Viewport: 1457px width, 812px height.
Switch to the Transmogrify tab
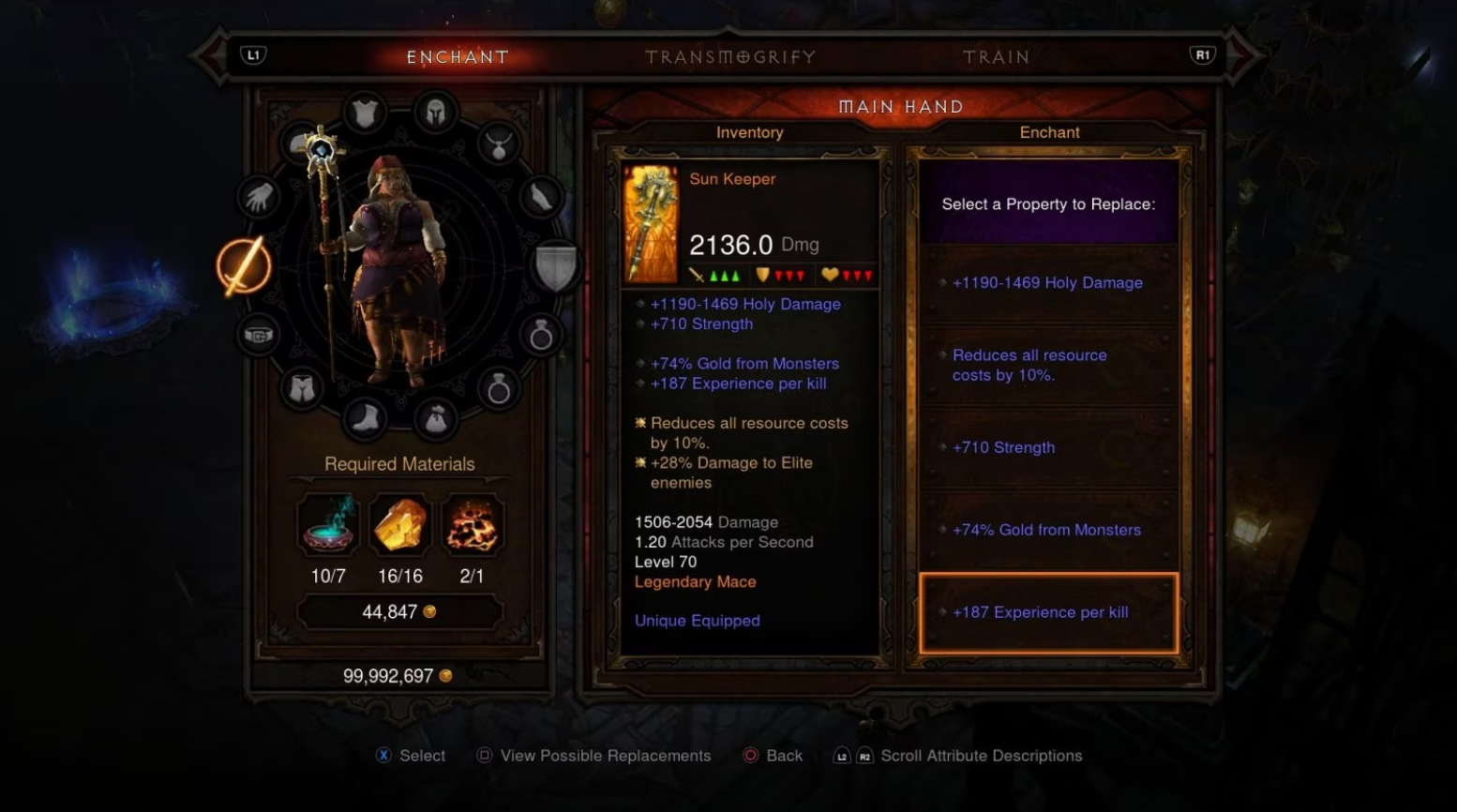(729, 56)
